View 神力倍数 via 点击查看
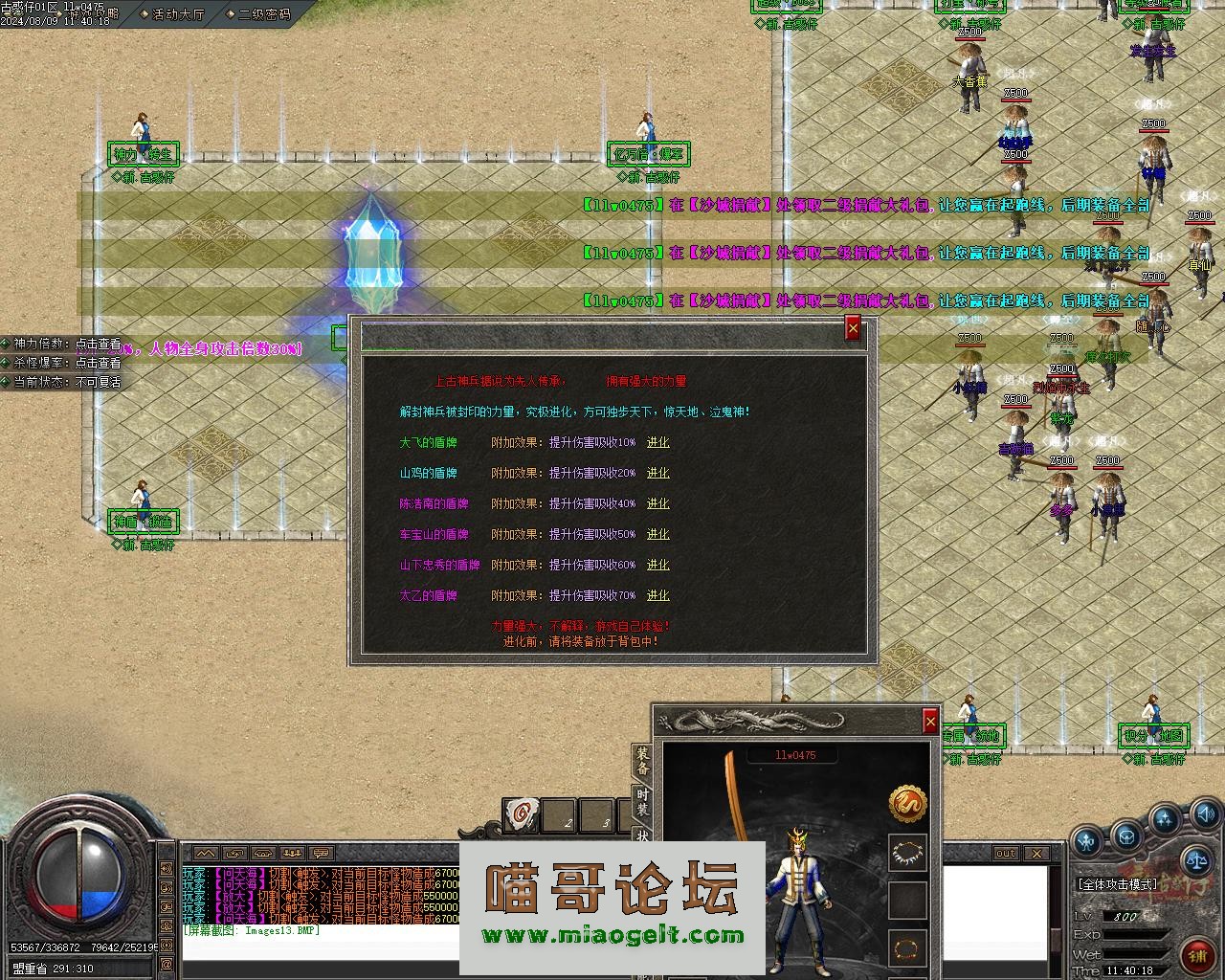 [x=99, y=344]
